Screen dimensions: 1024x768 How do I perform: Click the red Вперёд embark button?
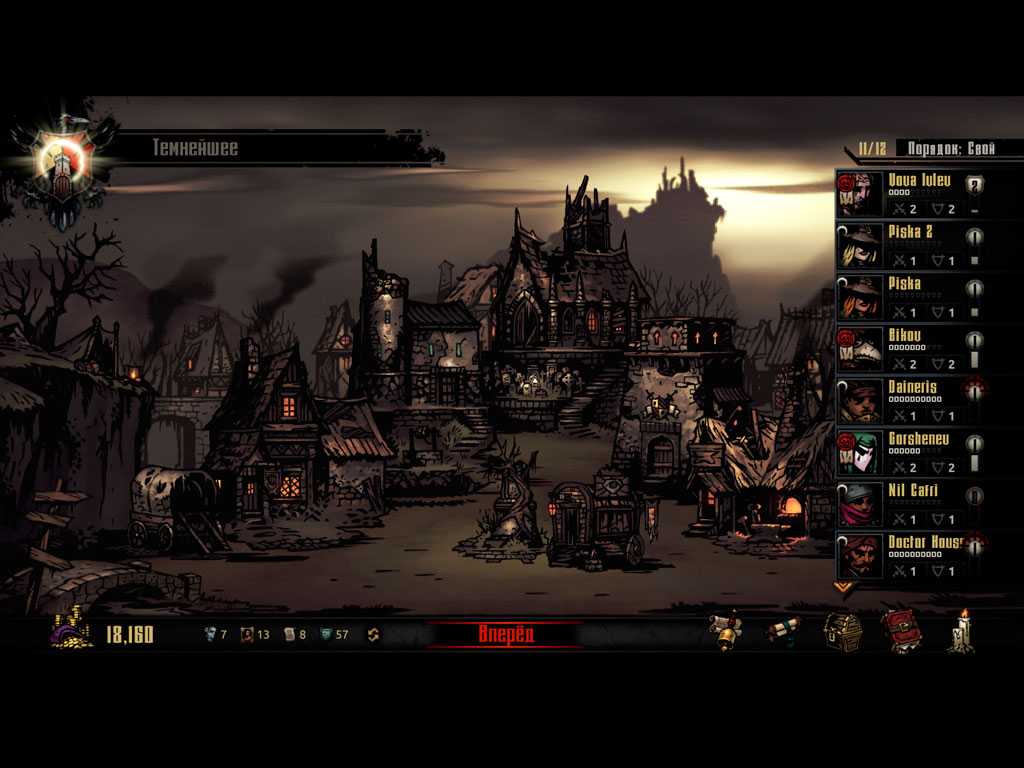pos(506,634)
